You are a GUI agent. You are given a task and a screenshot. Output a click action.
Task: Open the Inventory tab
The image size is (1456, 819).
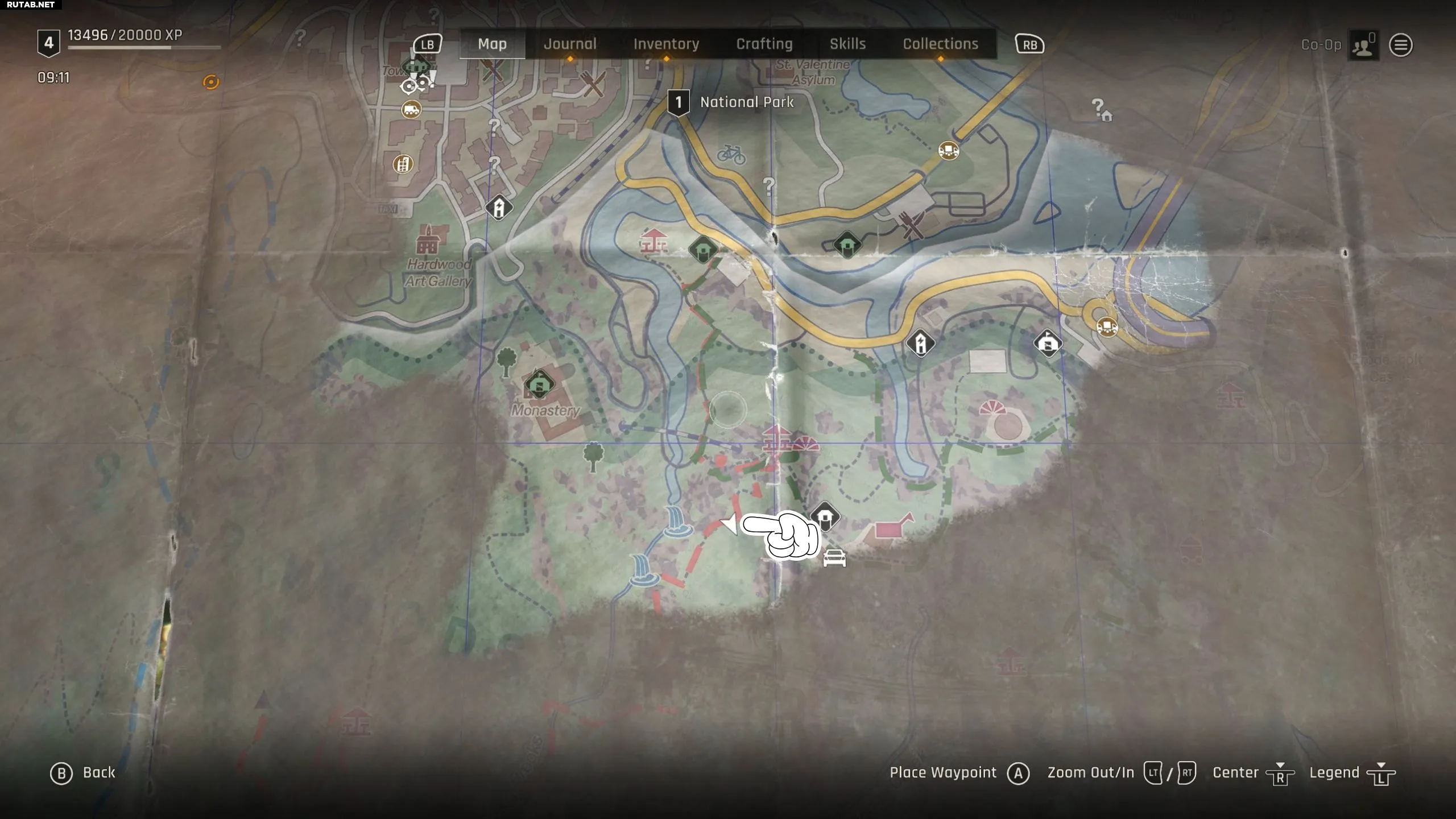point(666,44)
